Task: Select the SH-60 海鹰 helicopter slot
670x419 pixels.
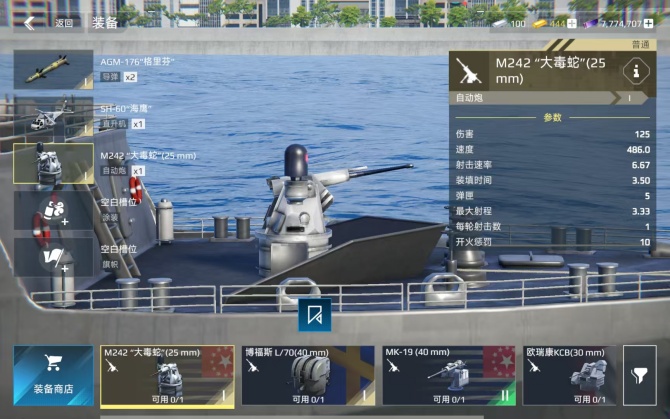Action: point(52,116)
